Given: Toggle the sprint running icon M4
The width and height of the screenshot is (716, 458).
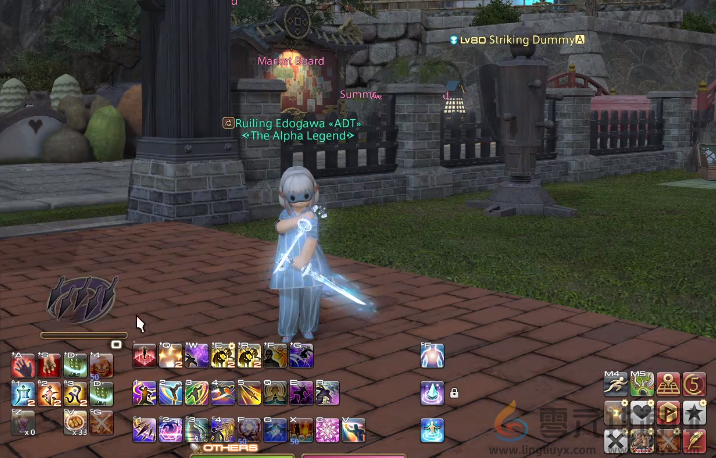Looking at the screenshot, I should pos(616,384).
